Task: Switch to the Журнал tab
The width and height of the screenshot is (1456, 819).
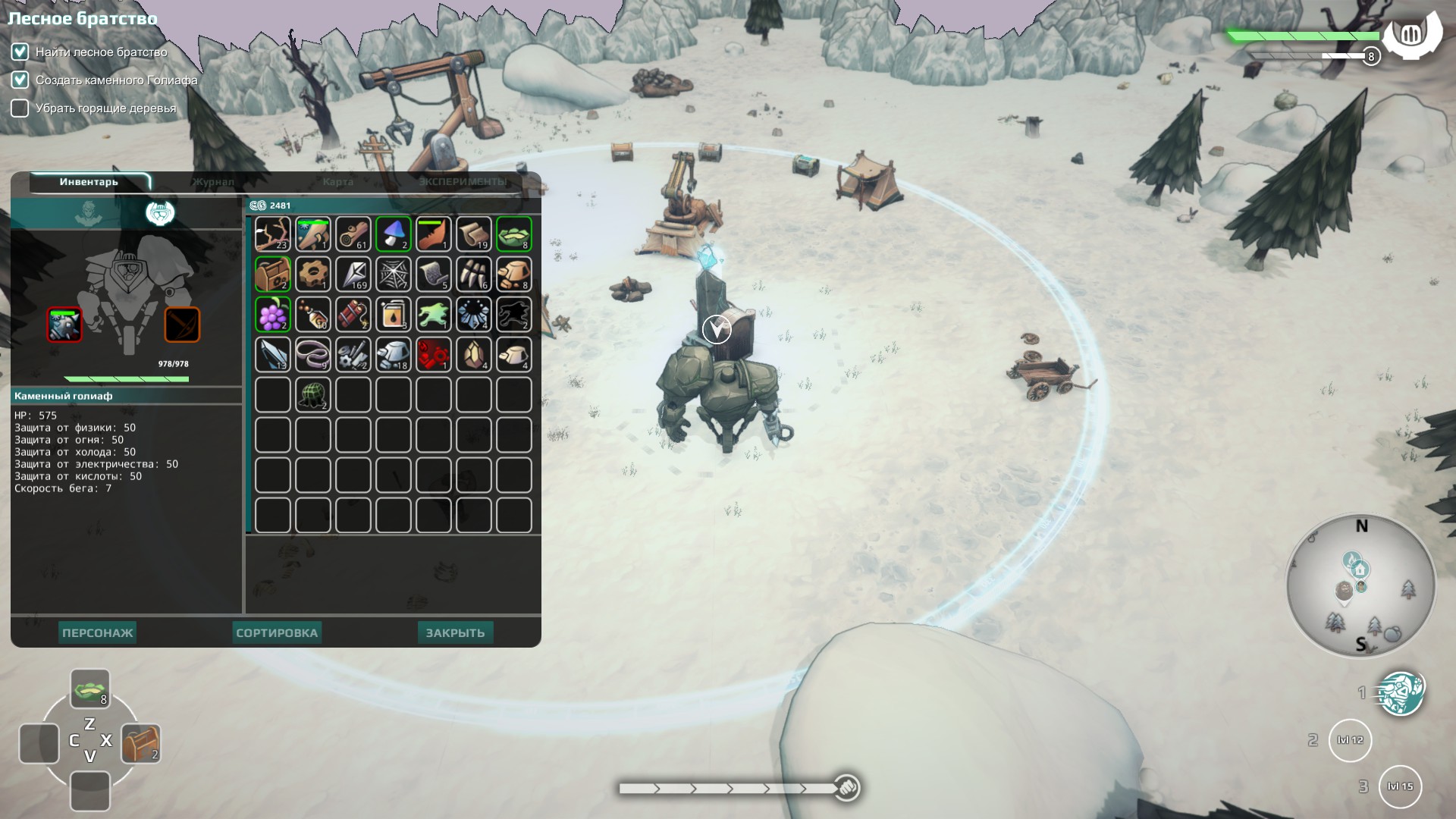Action: (213, 182)
